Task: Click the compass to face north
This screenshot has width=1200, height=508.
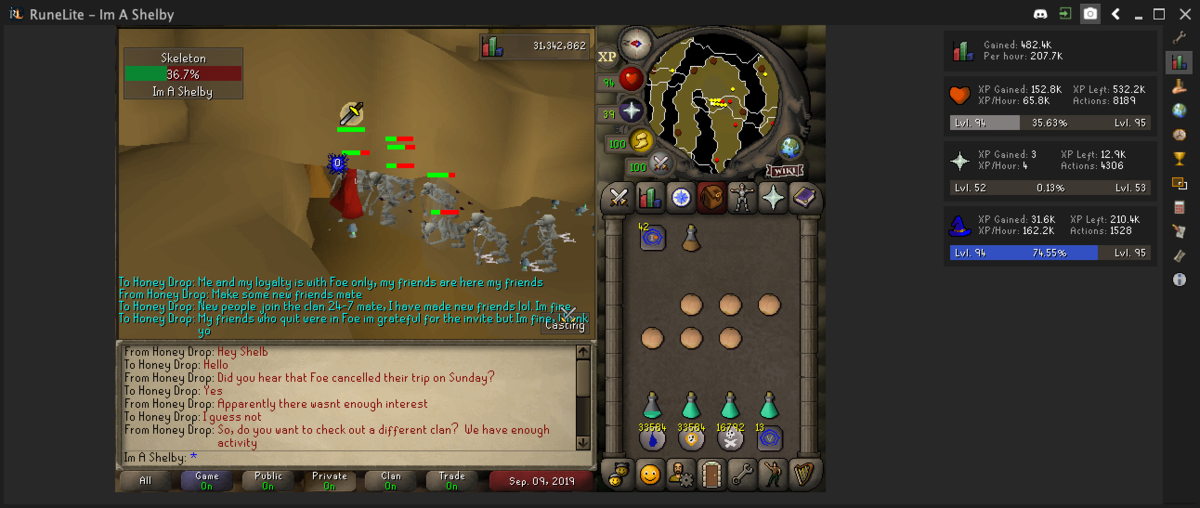Action: tap(634, 43)
